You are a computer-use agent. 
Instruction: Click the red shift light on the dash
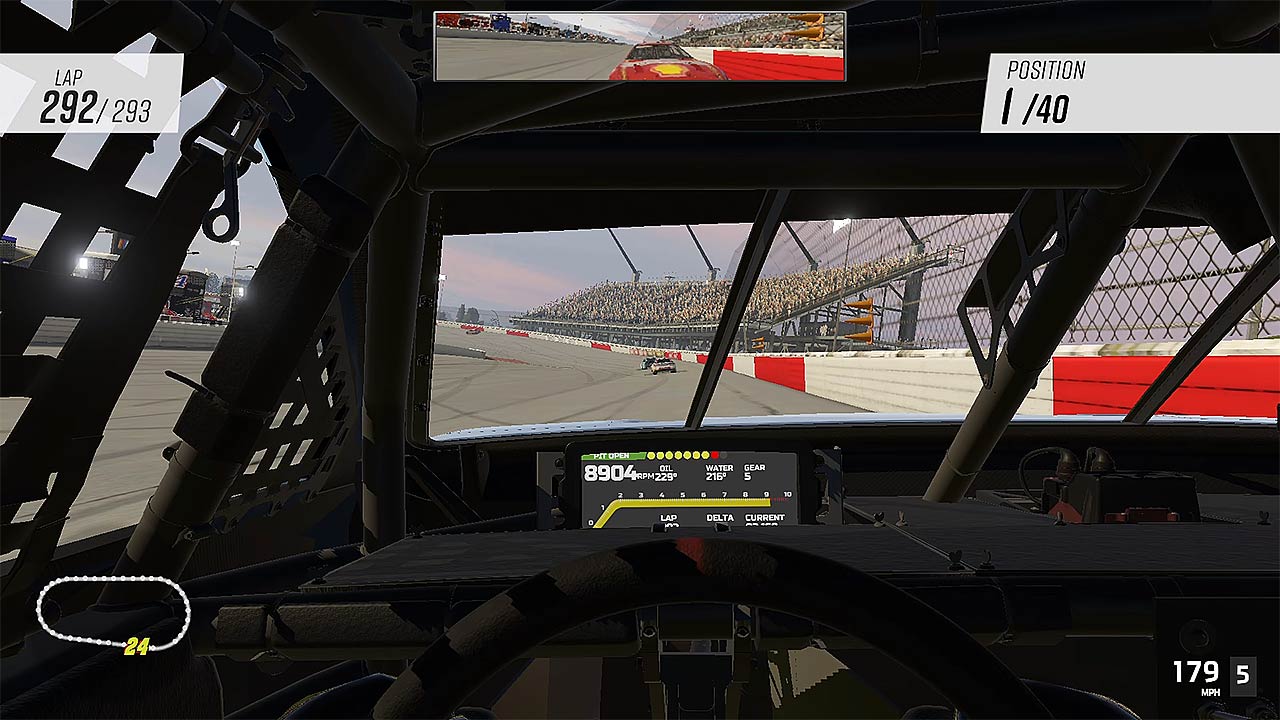tap(715, 455)
